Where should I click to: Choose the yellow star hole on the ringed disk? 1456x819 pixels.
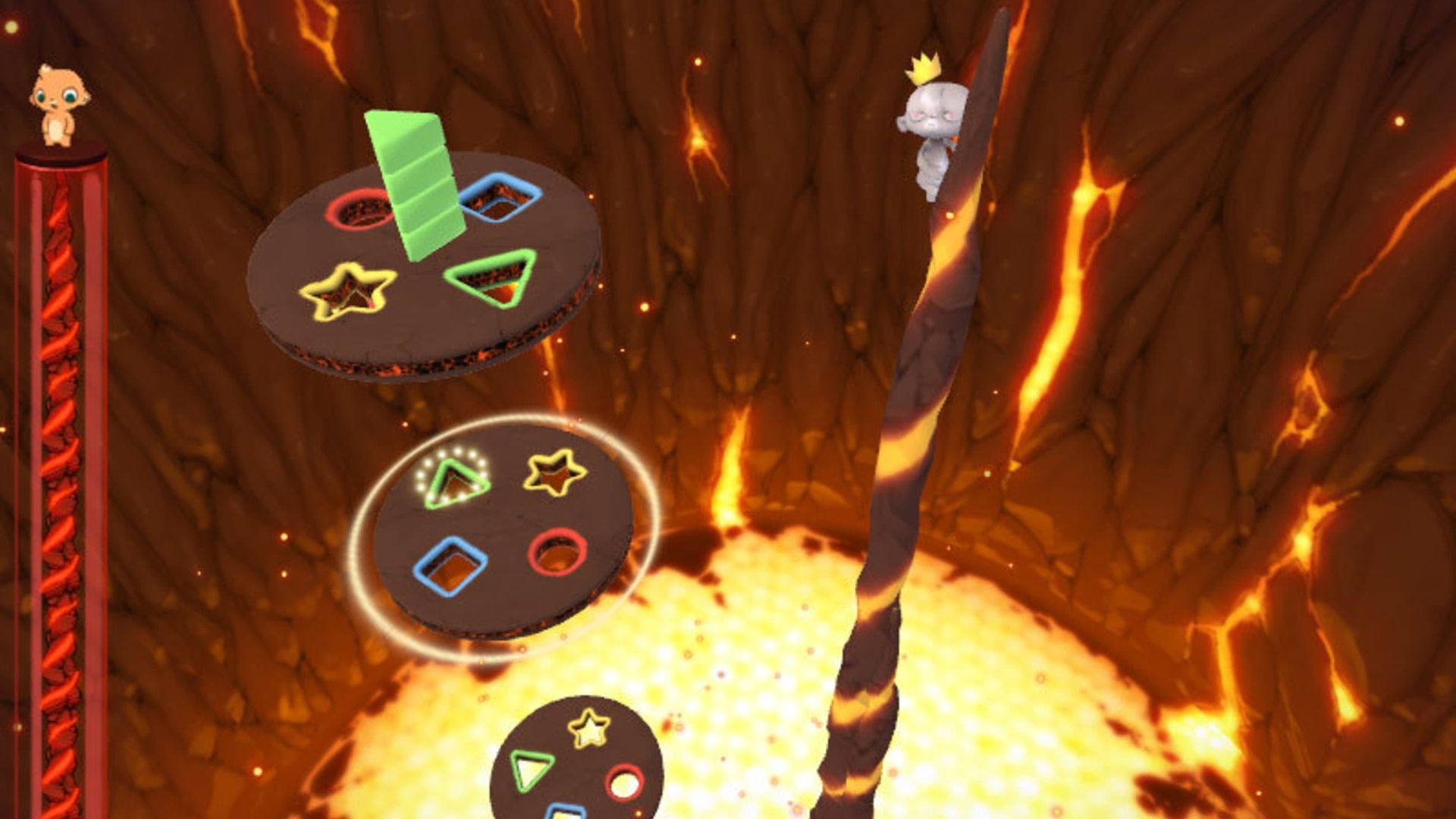pos(554,471)
